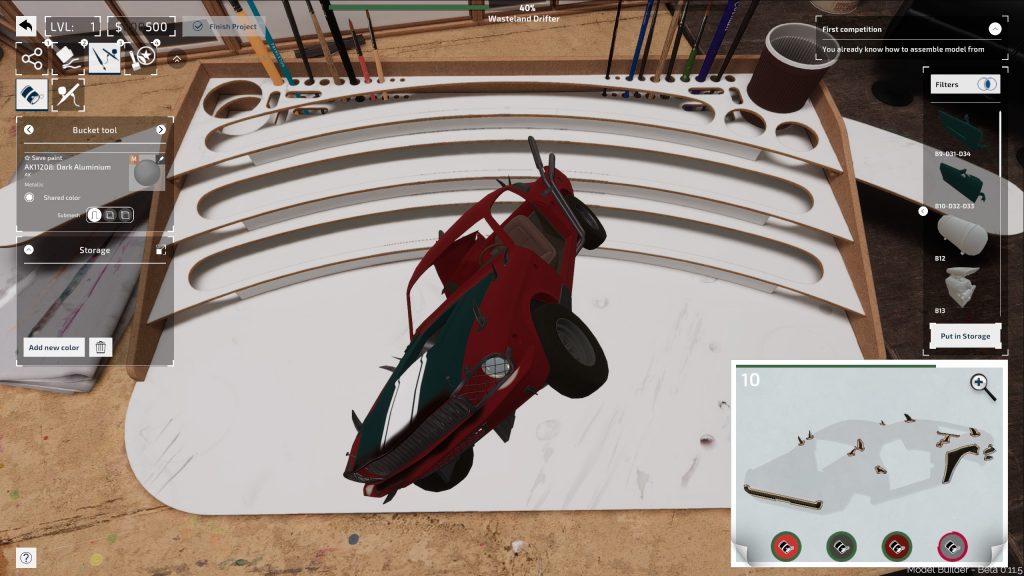The height and width of the screenshot is (576, 1024).
Task: Pick the bright red paint can swatch
Action: coord(785,546)
